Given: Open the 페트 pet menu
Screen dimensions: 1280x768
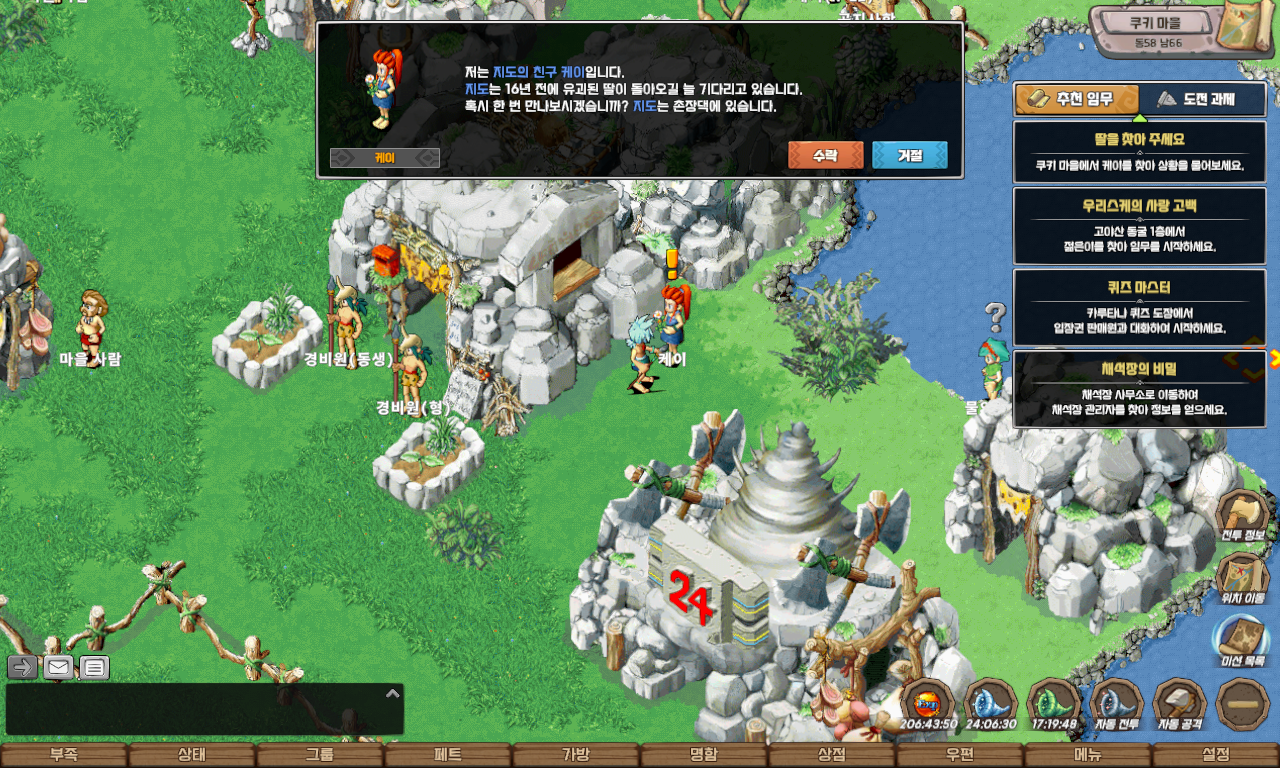Looking at the screenshot, I should click(447, 755).
